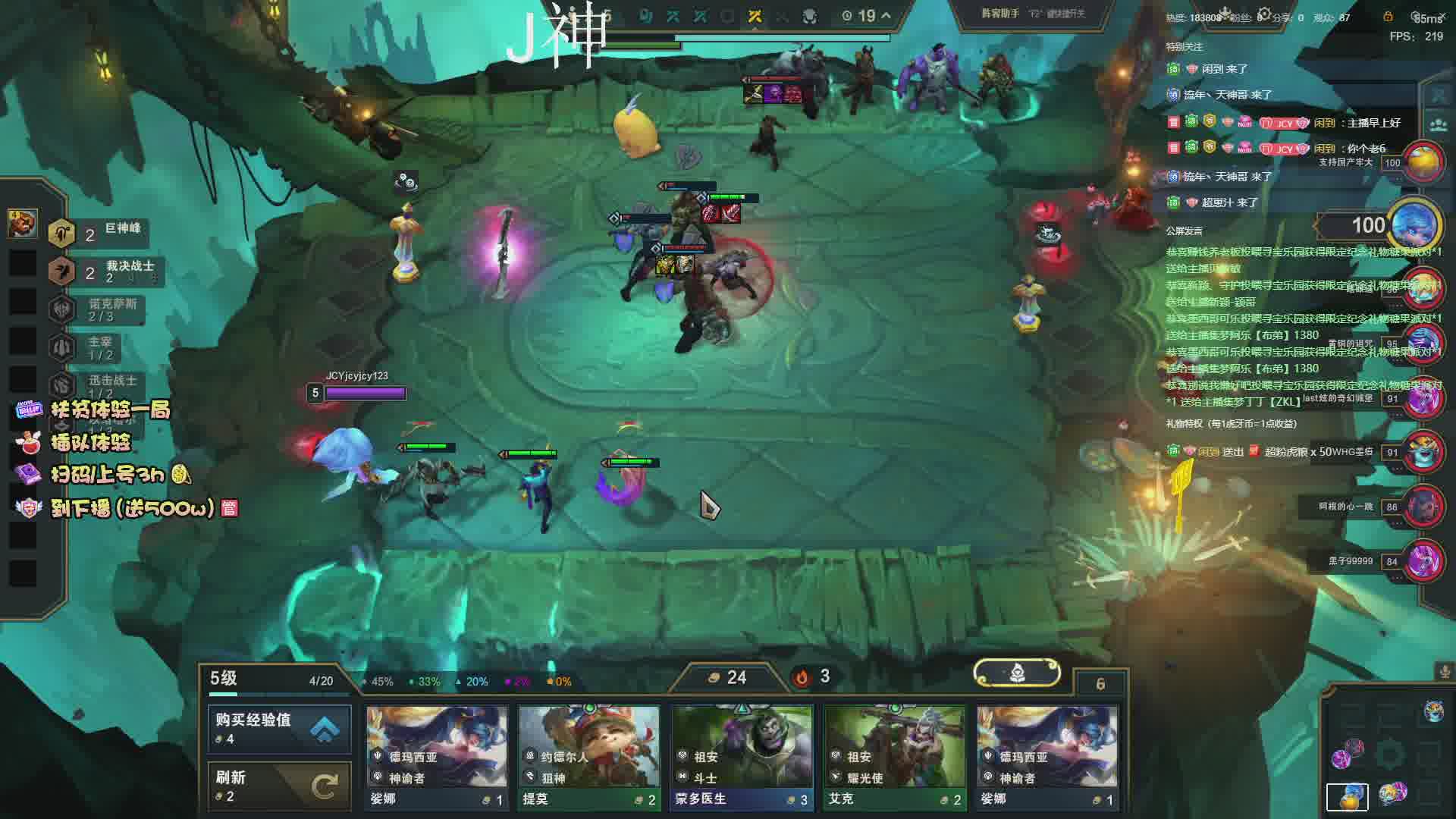
Task: View your own 100 HP player portrait
Action: 1415,225
